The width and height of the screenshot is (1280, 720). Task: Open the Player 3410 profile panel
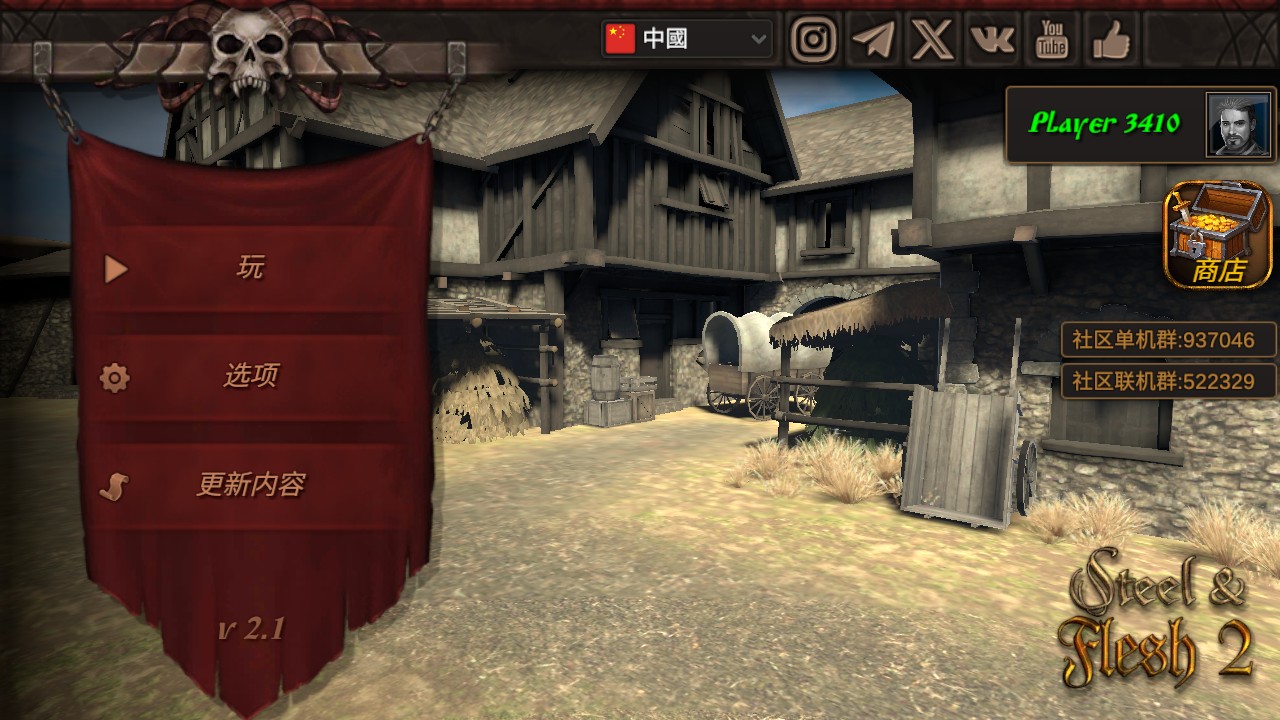click(x=1105, y=124)
